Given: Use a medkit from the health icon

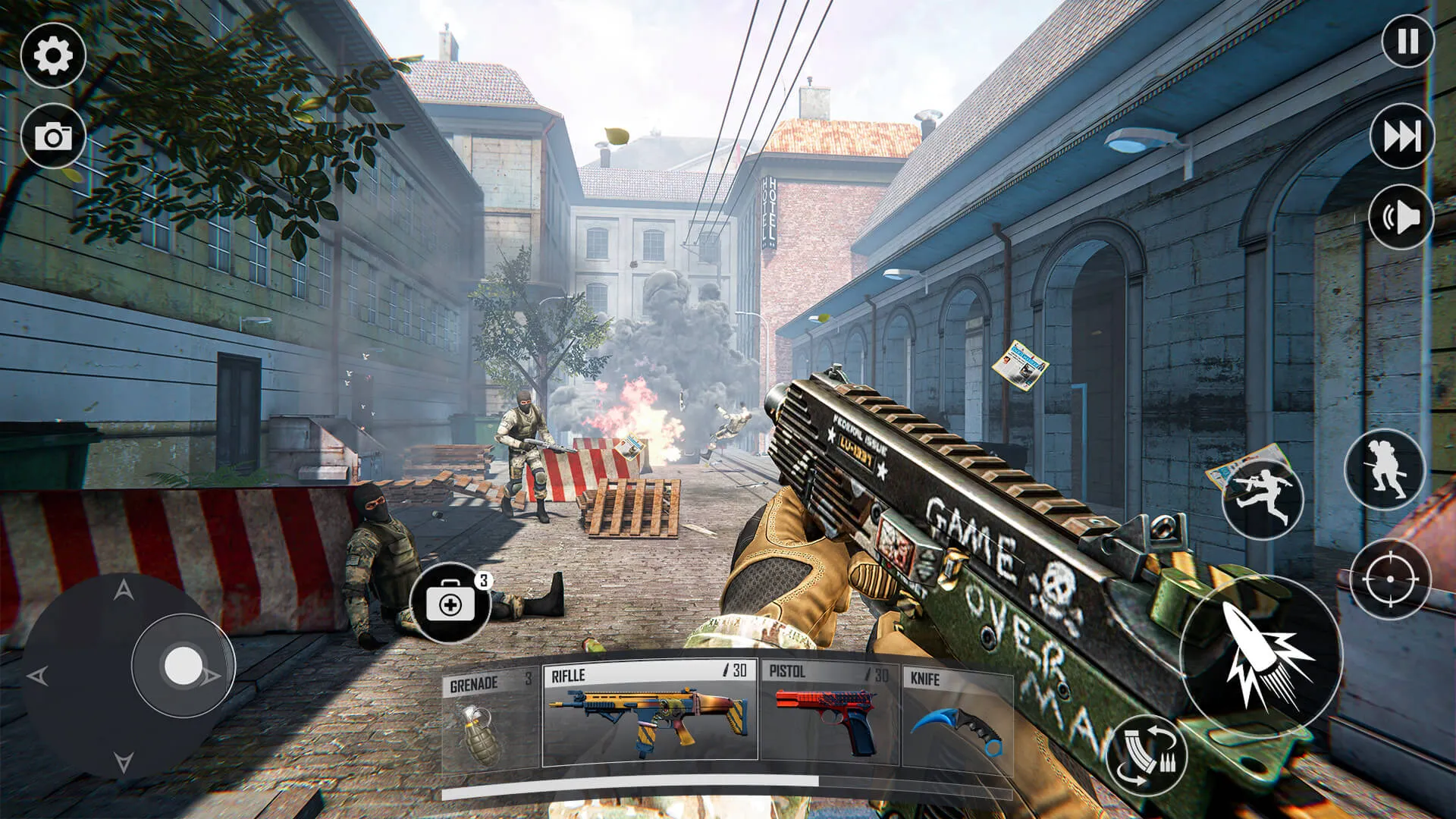Looking at the screenshot, I should point(452,603).
